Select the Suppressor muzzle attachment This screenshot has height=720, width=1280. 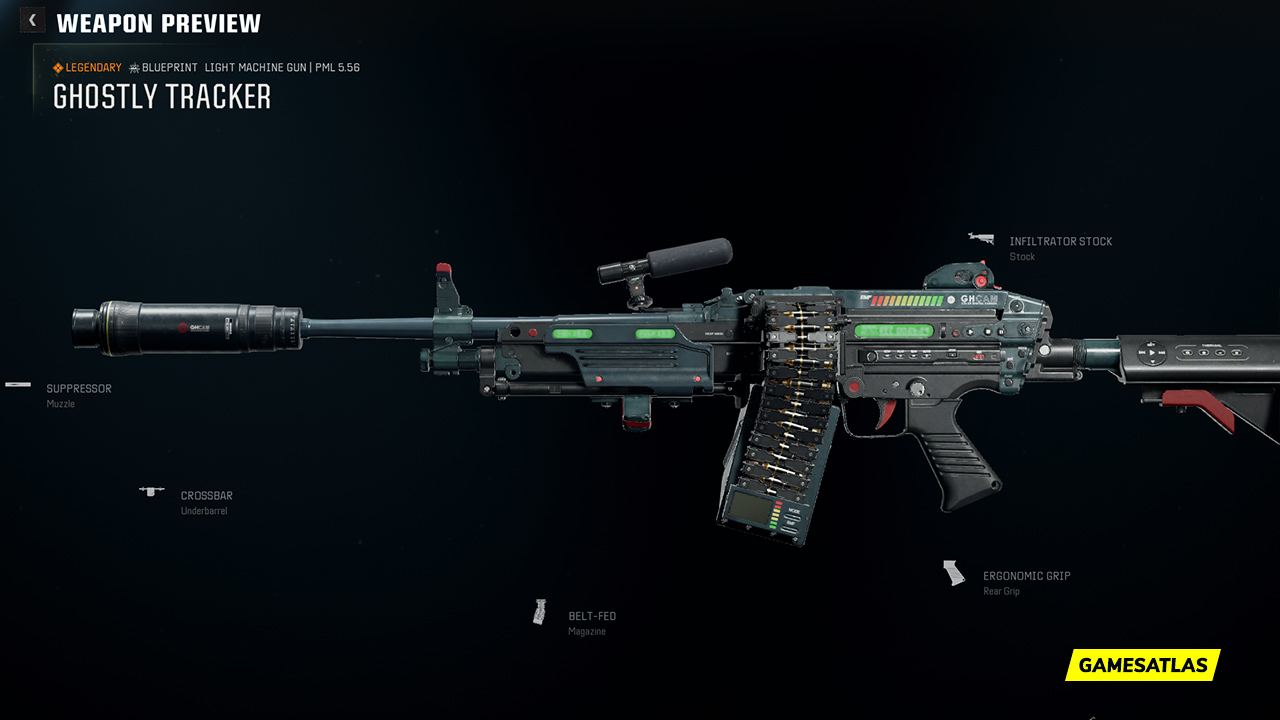78,389
